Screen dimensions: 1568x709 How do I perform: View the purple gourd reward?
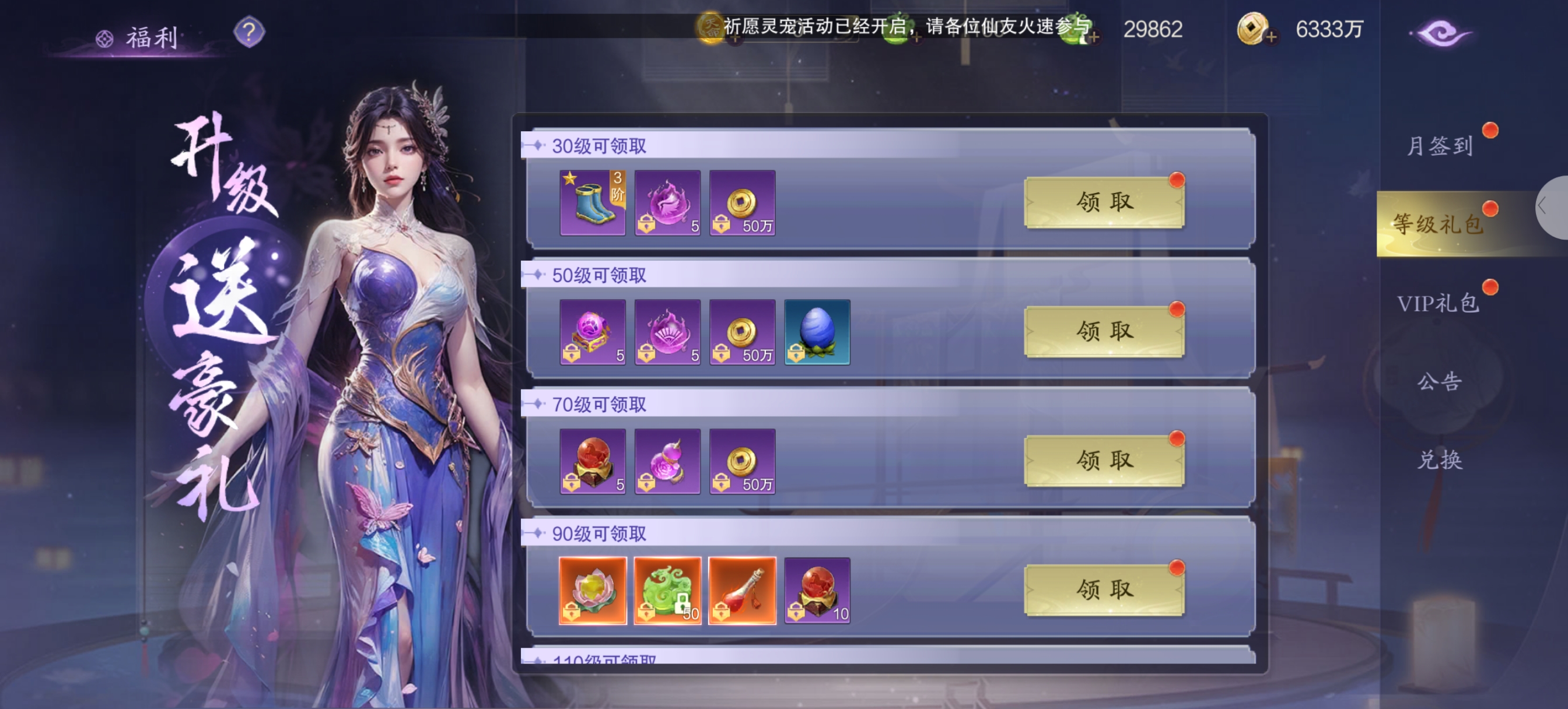coord(667,461)
